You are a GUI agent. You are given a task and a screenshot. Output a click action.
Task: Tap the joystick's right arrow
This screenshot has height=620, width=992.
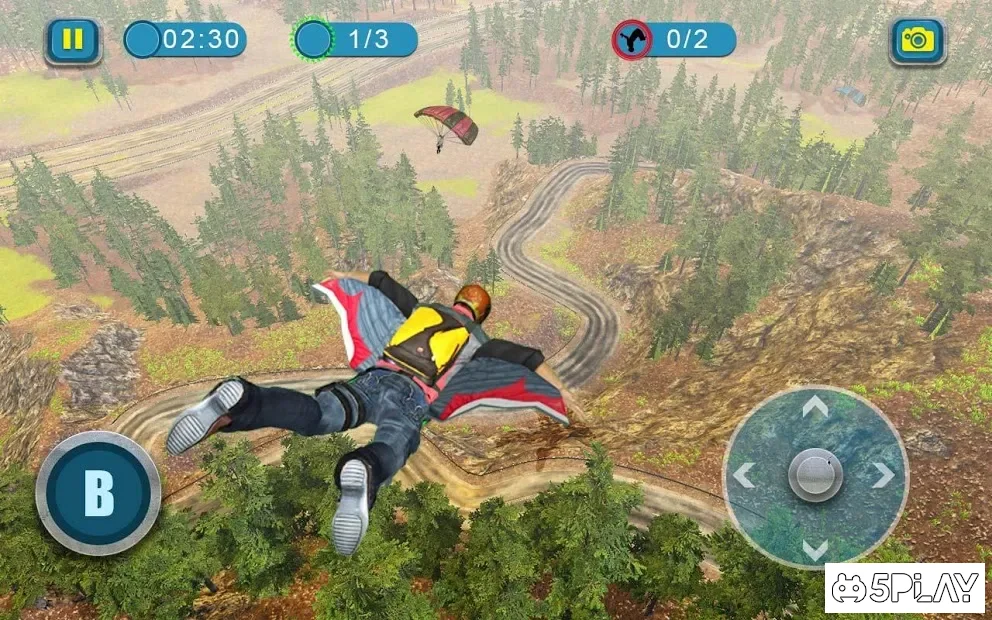click(882, 475)
